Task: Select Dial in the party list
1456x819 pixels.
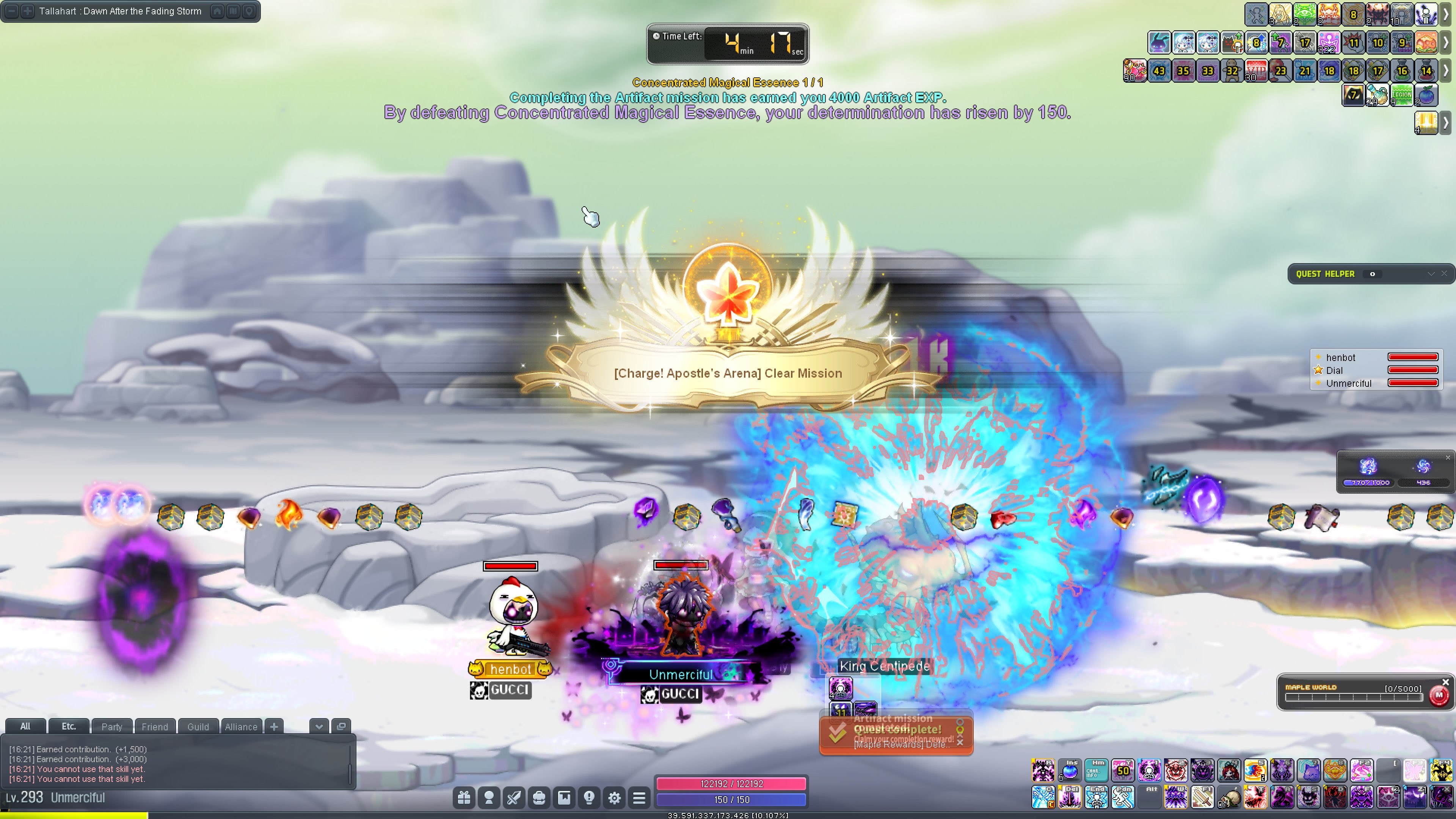Action: point(1335,370)
